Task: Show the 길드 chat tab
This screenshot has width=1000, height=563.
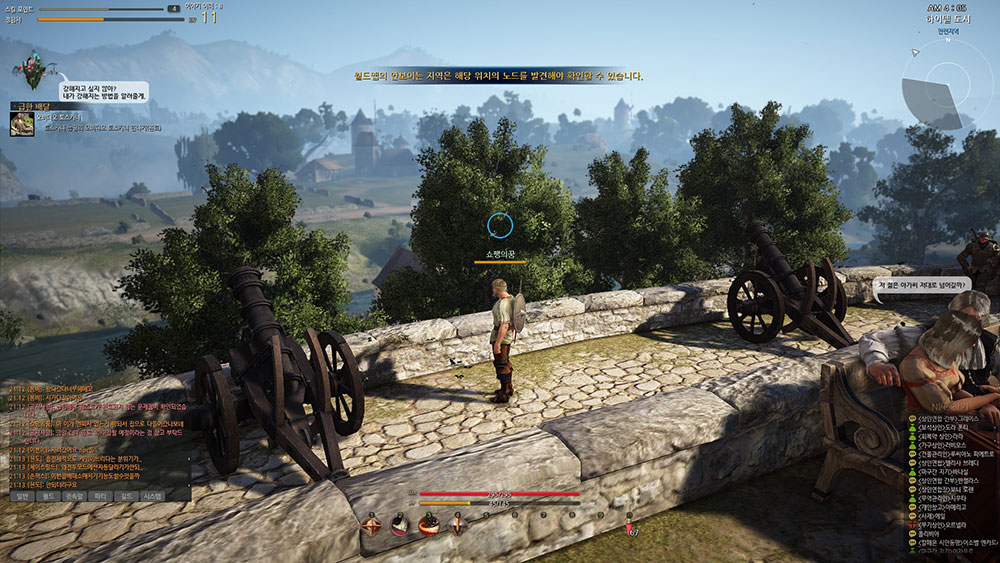Action: tap(127, 495)
